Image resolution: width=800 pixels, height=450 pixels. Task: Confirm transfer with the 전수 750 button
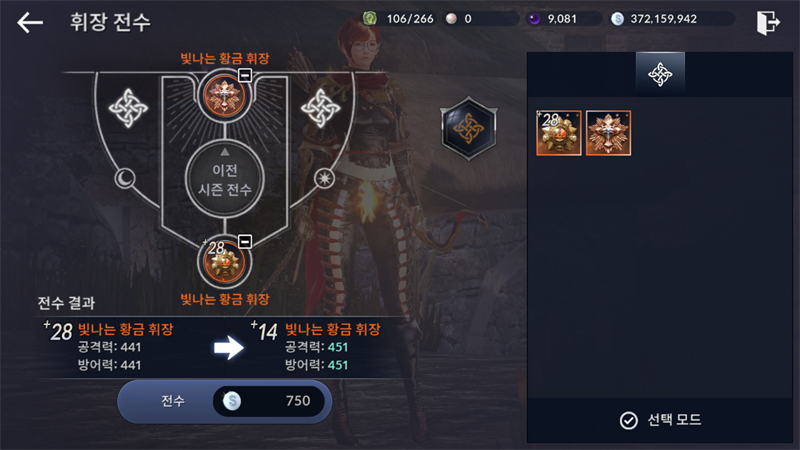pyautogui.click(x=224, y=401)
